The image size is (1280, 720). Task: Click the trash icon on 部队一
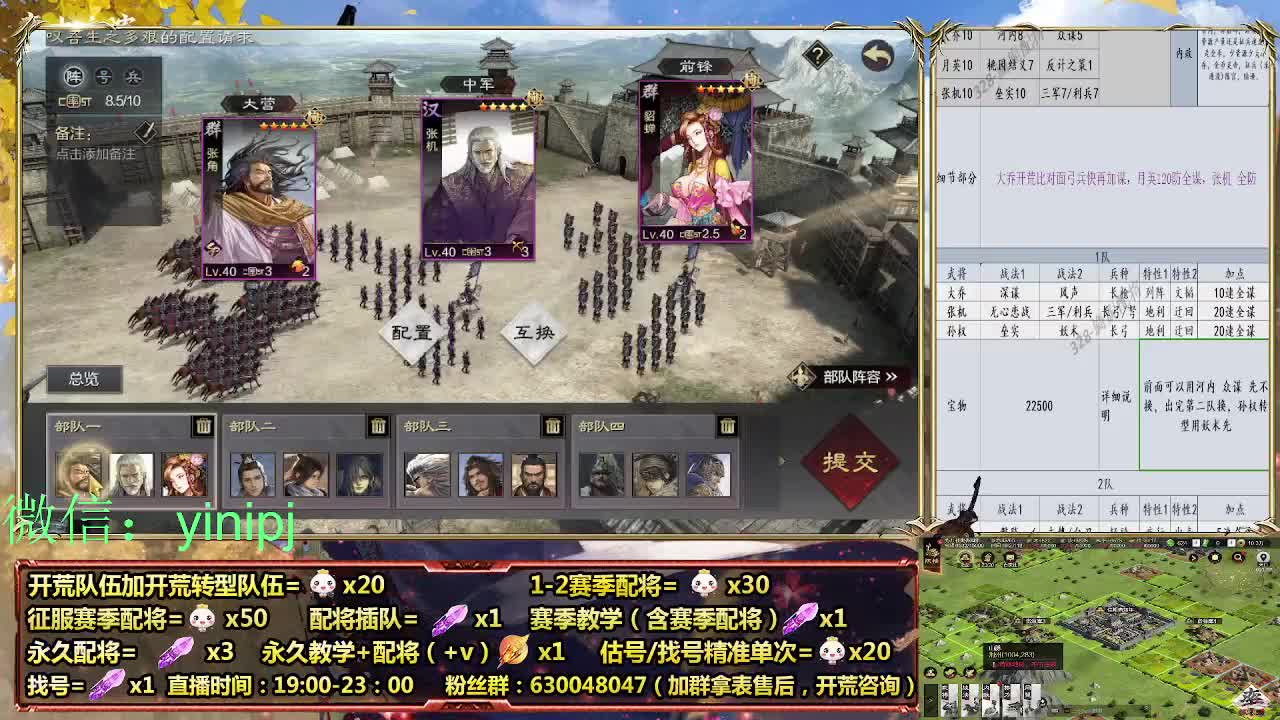coord(203,425)
